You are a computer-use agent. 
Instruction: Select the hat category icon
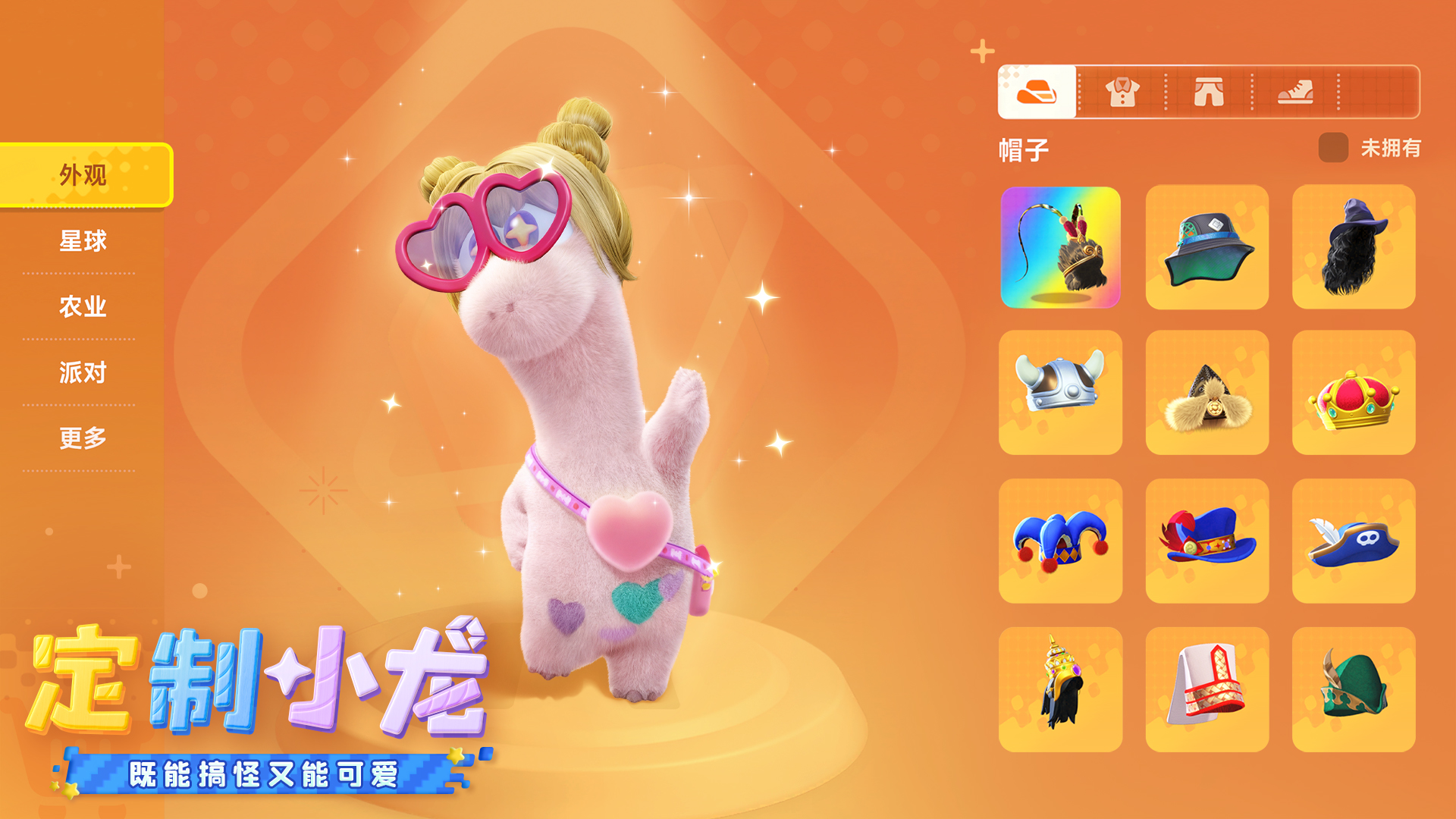pos(1036,93)
